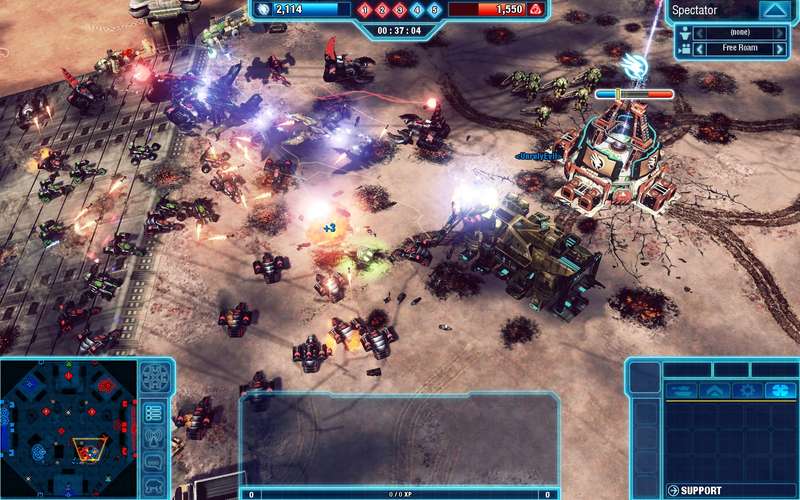
Task: Select blue team player 4 circle
Action: (417, 10)
